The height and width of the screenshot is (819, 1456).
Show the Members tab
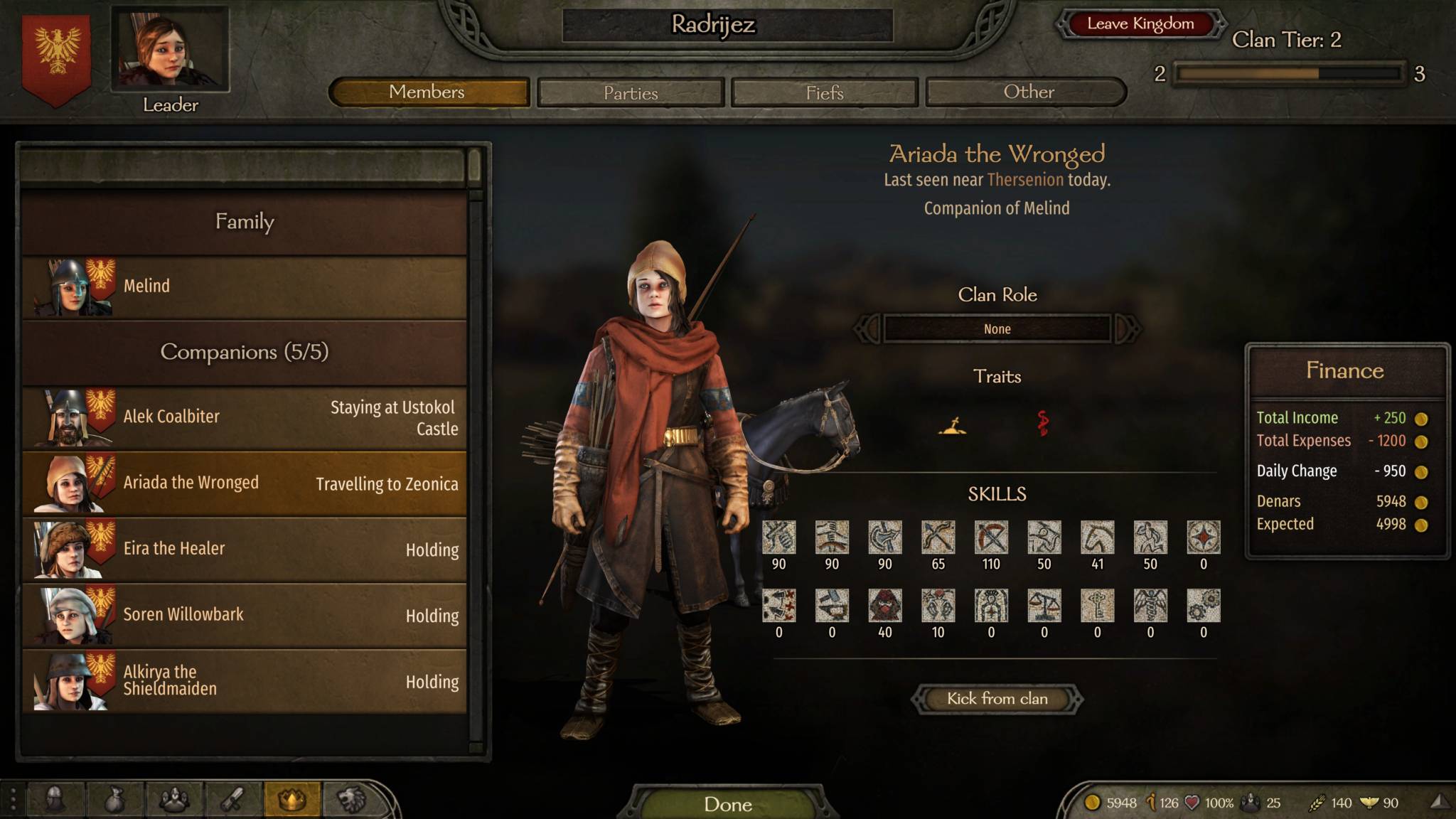[429, 92]
